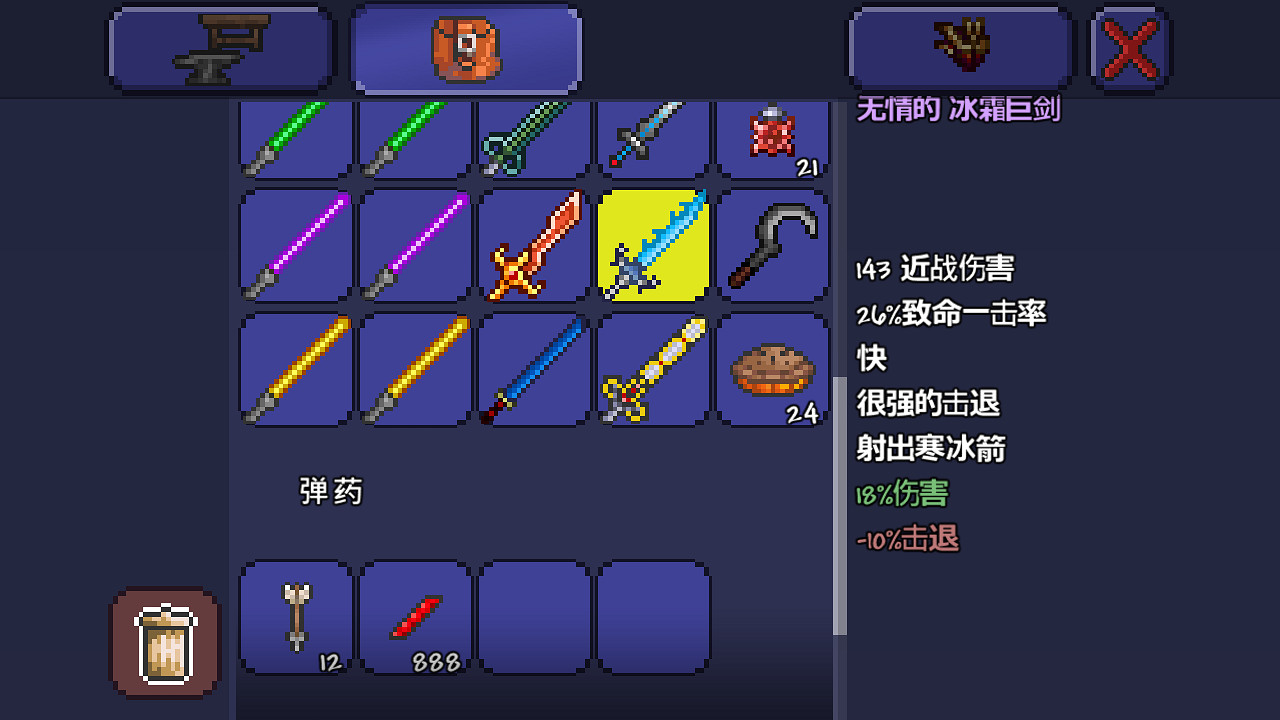1280x720 pixels.
Task: Close the inventory with the red X
Action: (1131, 48)
